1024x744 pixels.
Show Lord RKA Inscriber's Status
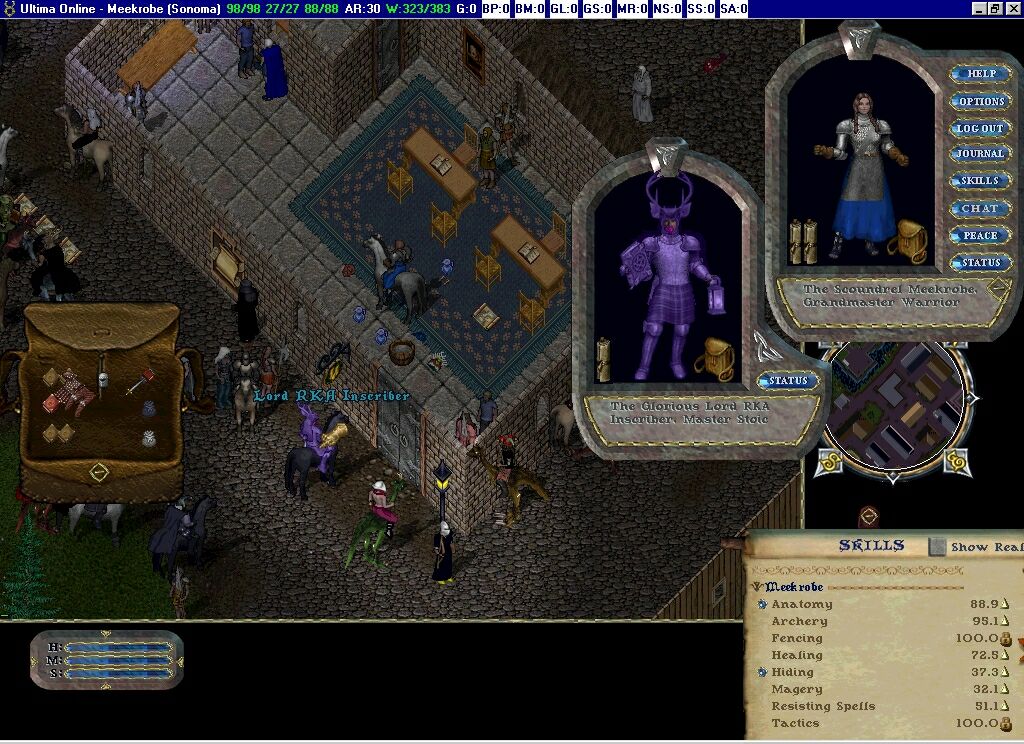pyautogui.click(x=787, y=381)
